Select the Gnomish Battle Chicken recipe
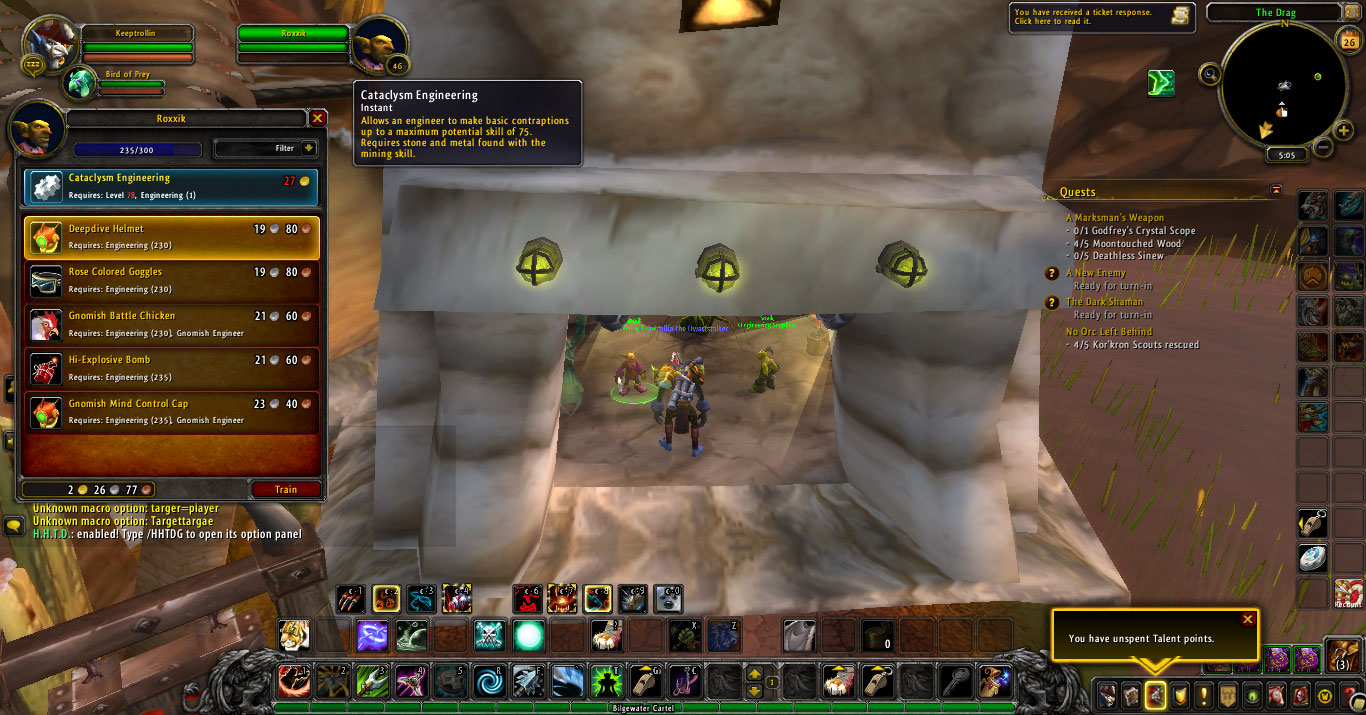 [x=171, y=325]
